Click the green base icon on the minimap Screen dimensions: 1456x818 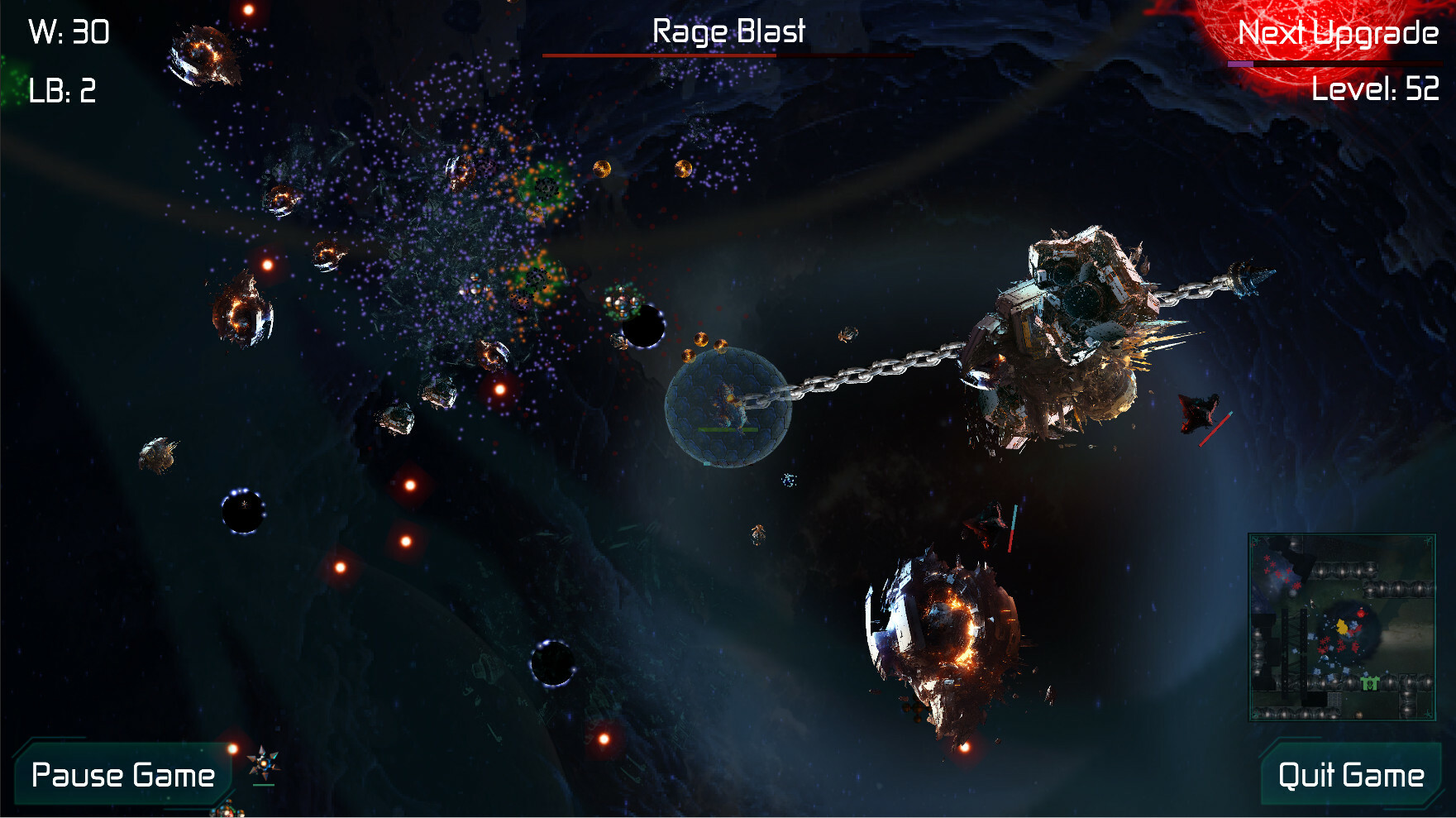tap(1370, 684)
